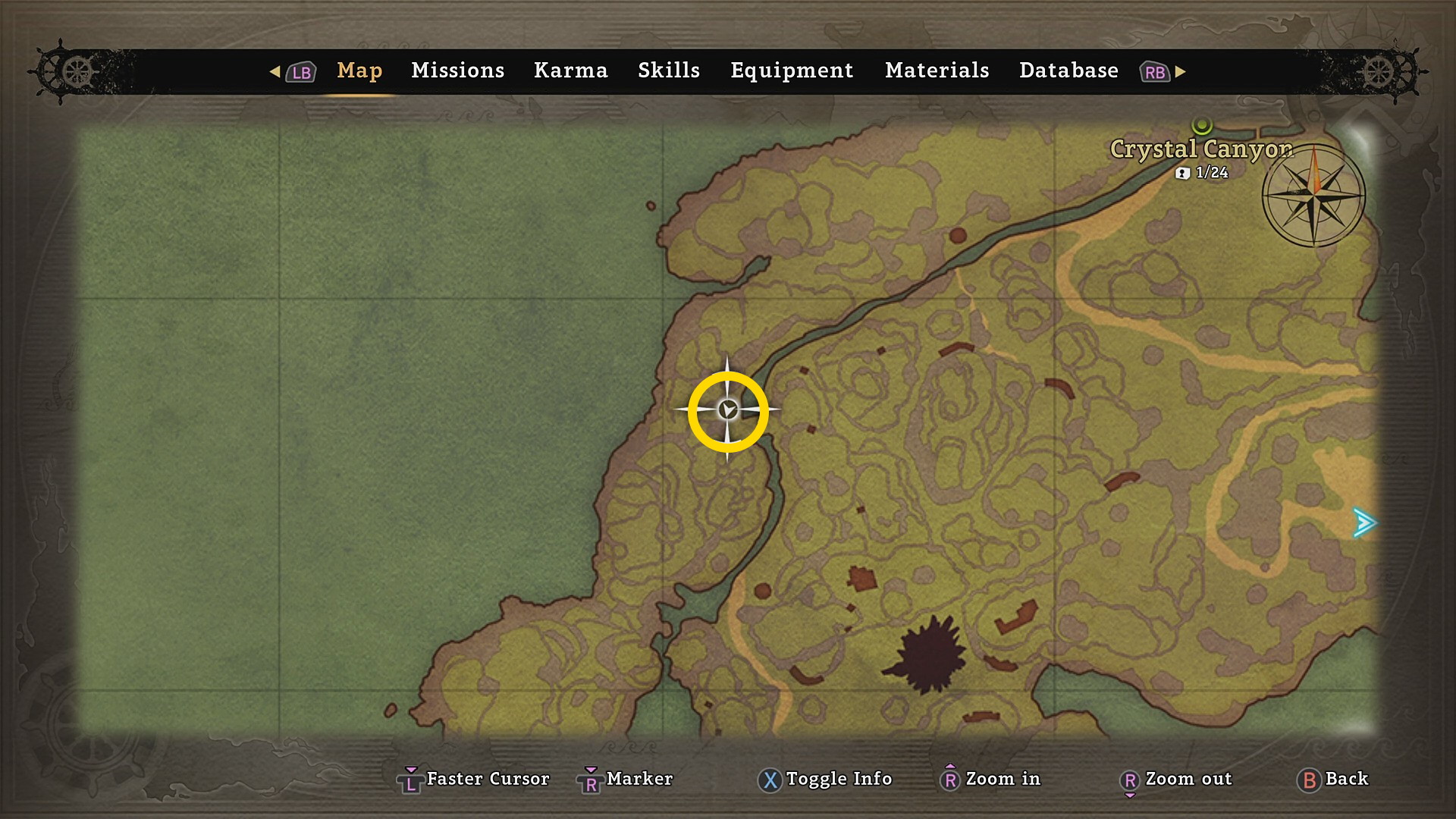Viewport: 1456px width, 819px height.
Task: Click the compass rose on the map
Action: 1313,196
